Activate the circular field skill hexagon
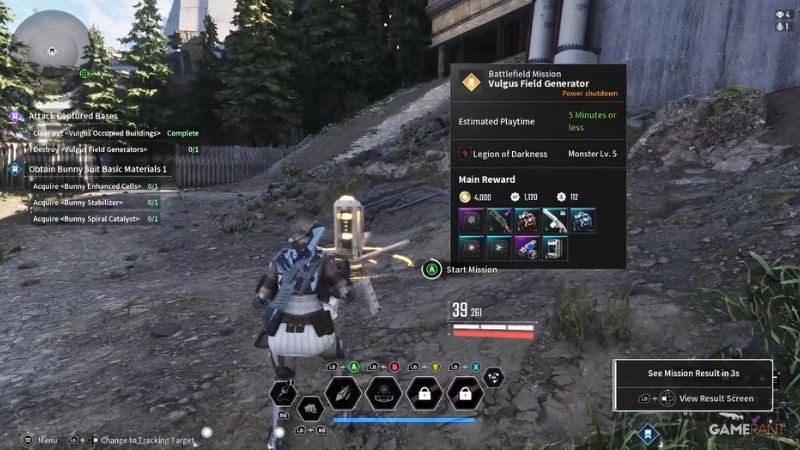This screenshot has width=800, height=450. click(384, 393)
